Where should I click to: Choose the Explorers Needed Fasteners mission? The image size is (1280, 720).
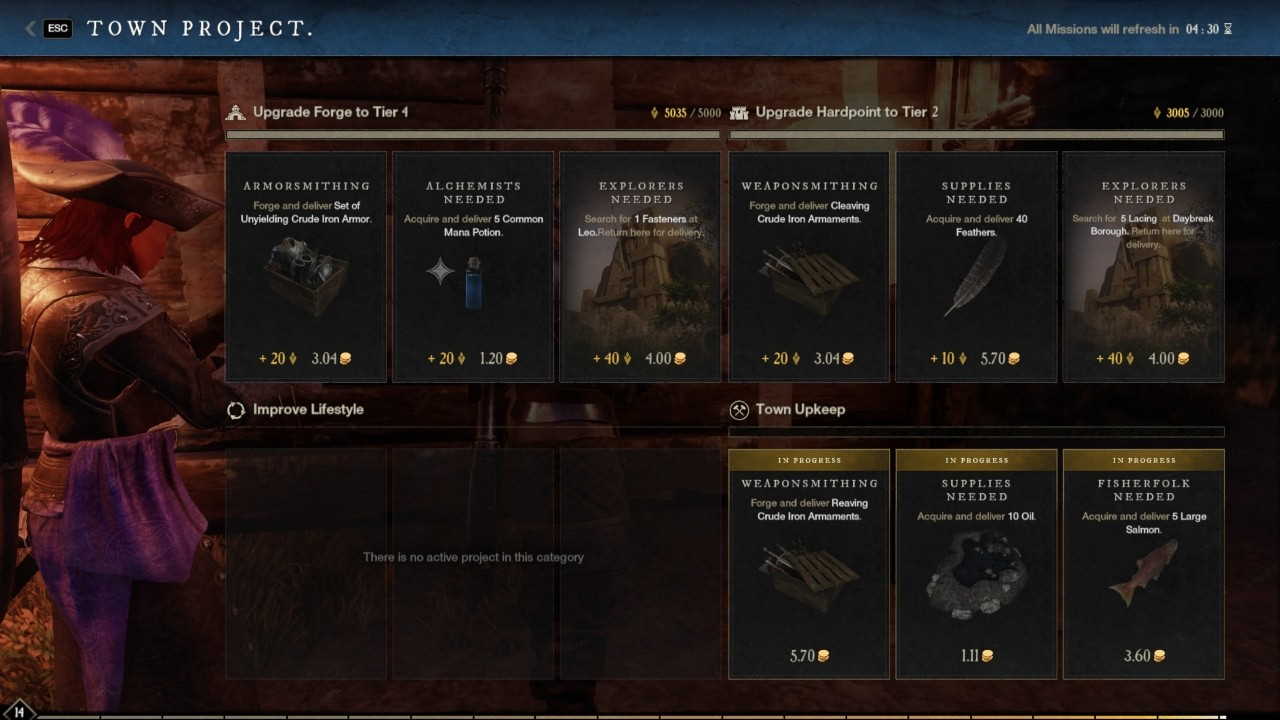click(x=640, y=267)
